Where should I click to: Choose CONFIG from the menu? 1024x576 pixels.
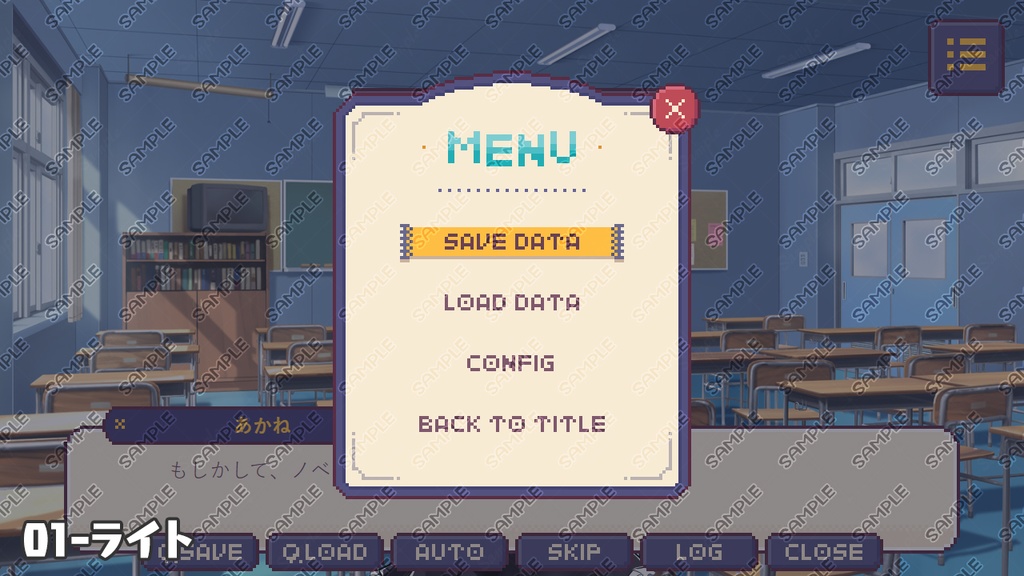coord(511,363)
